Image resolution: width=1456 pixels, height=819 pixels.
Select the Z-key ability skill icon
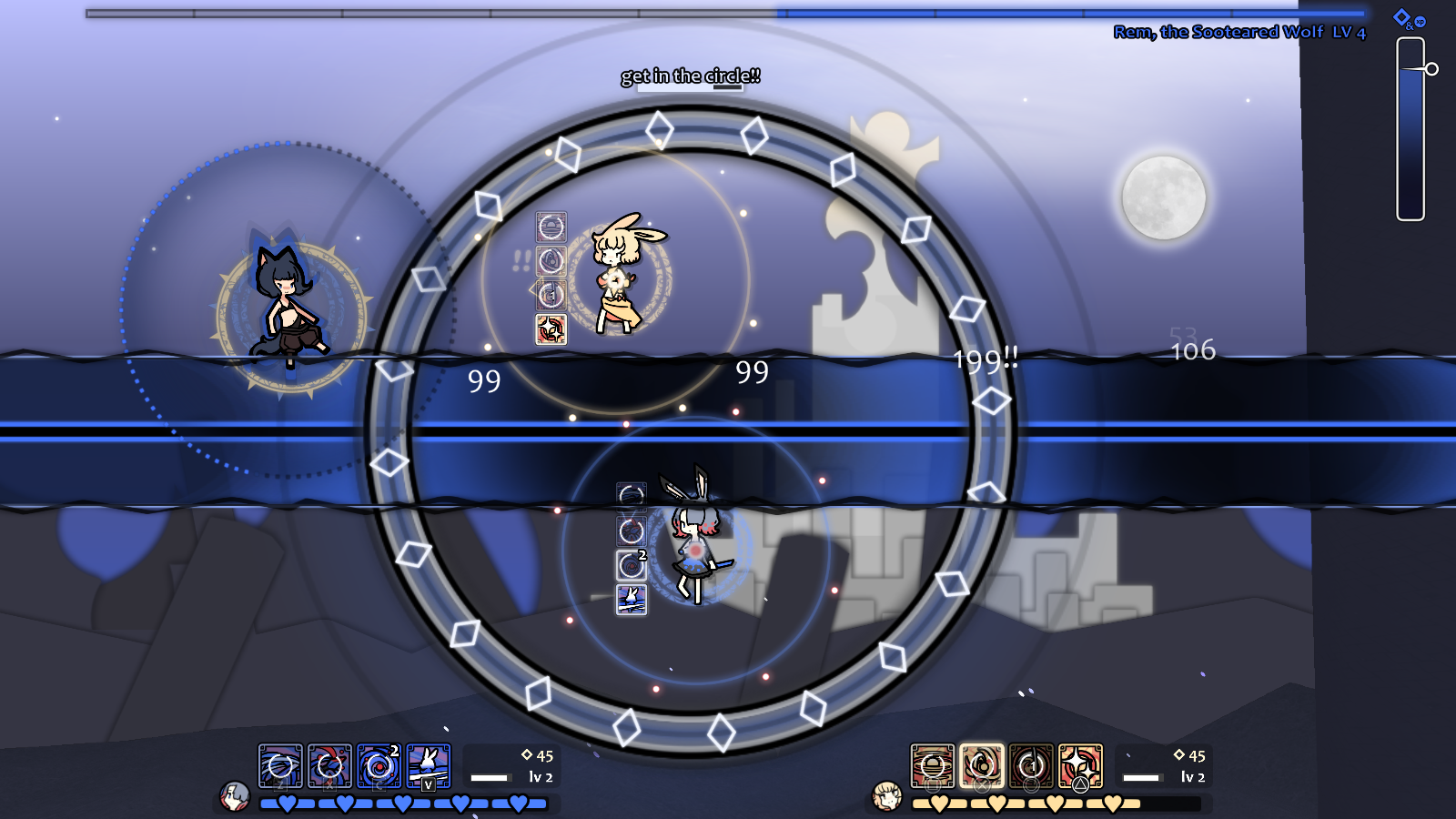point(279,766)
